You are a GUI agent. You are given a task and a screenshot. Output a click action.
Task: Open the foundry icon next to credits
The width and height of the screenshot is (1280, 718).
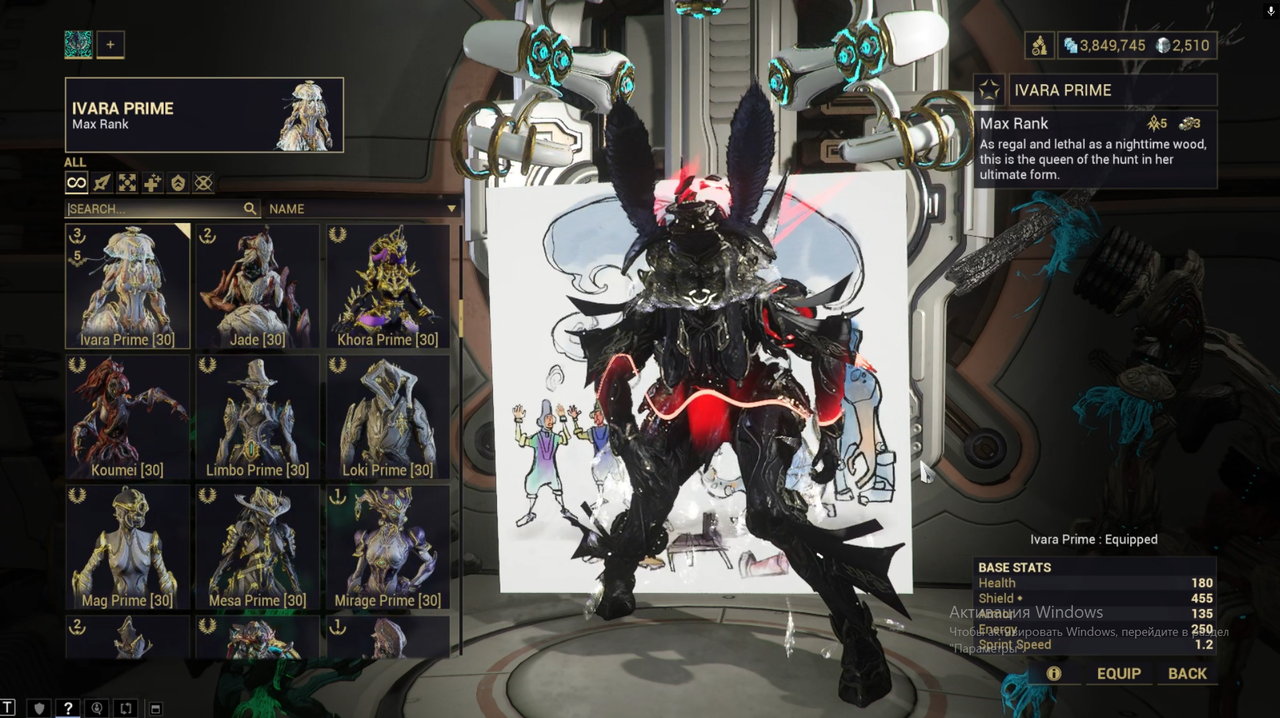point(1039,45)
